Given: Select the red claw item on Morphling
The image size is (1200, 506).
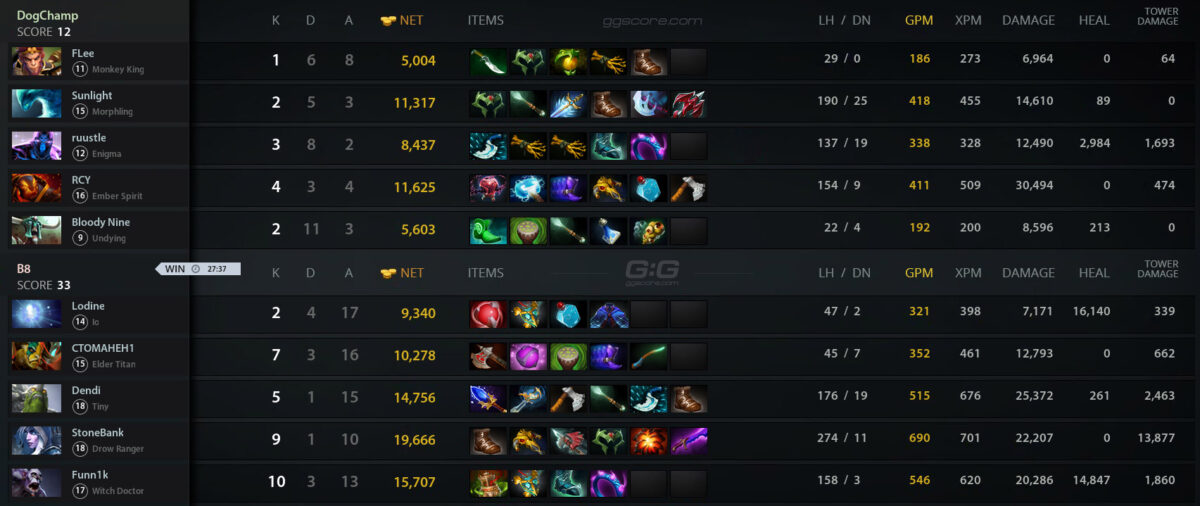Looking at the screenshot, I should pyautogui.click(x=688, y=104).
